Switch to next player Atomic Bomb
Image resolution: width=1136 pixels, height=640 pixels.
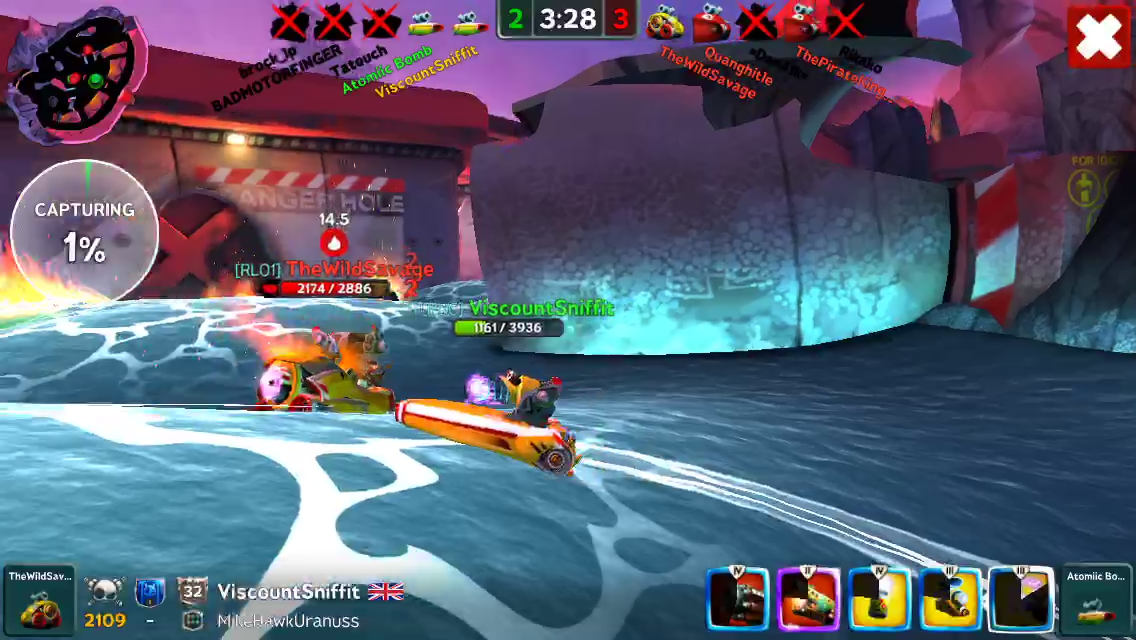click(x=1097, y=599)
